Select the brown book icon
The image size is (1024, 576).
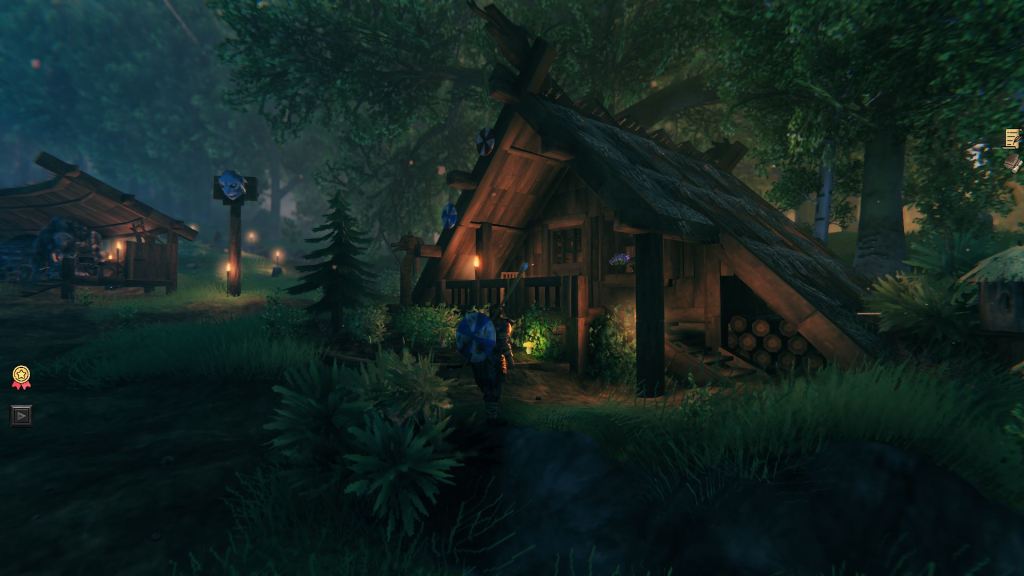coord(1013,162)
